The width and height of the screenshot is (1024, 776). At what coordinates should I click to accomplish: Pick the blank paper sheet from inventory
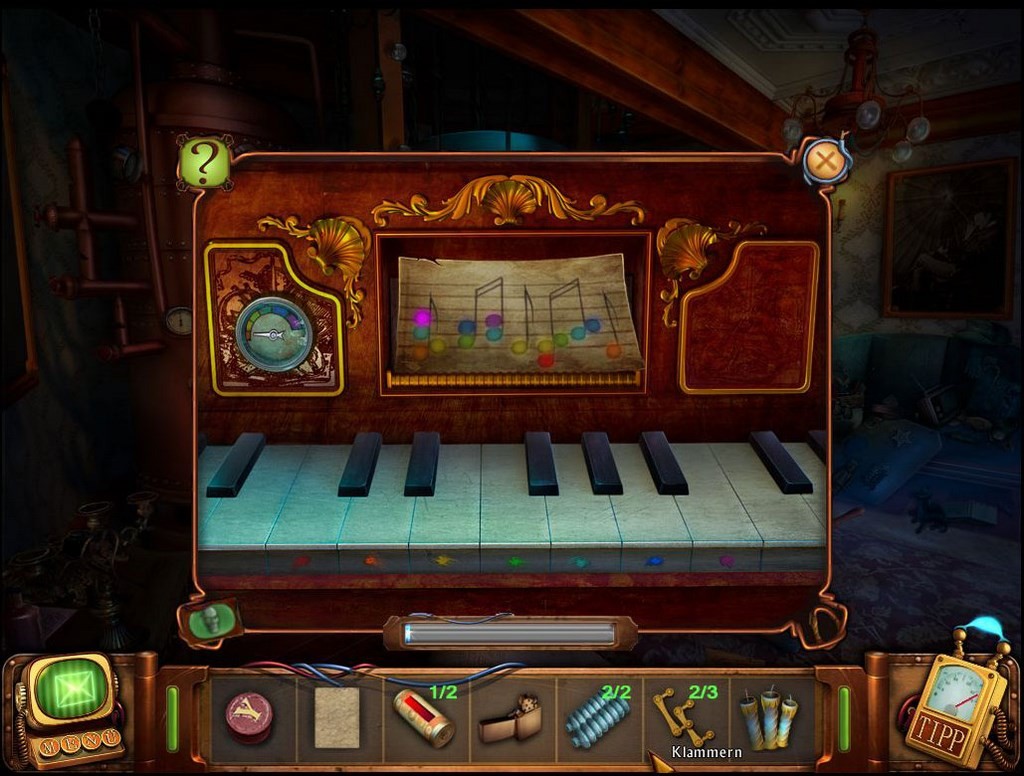tap(336, 717)
